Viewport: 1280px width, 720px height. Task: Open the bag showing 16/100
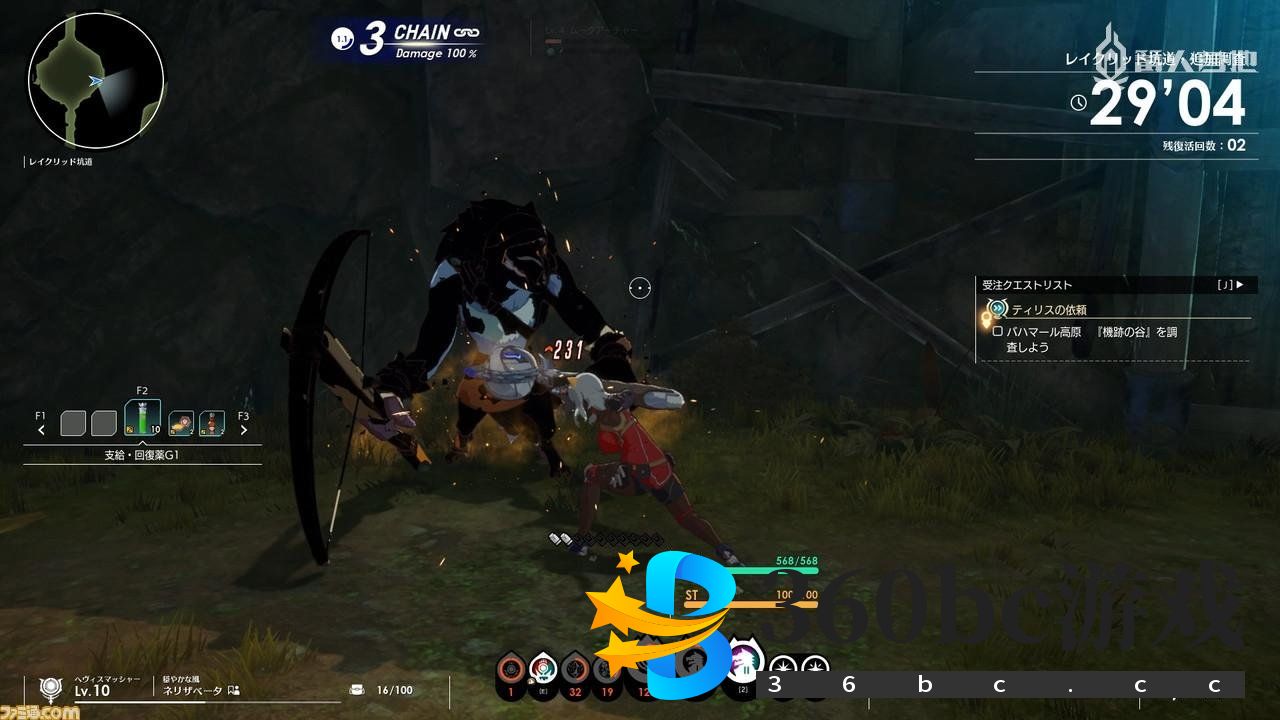[x=357, y=689]
